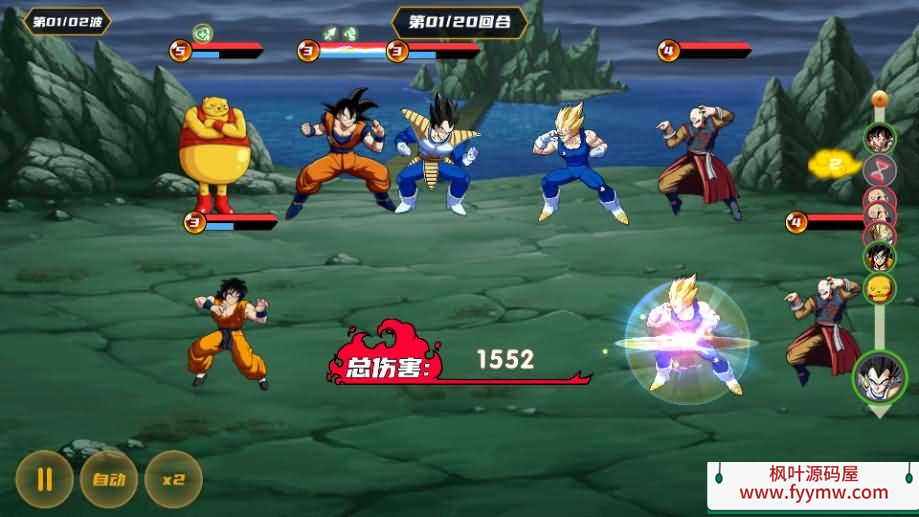919x517 pixels.
Task: Toggle the 自动 auto-battle button
Action: coord(108,478)
